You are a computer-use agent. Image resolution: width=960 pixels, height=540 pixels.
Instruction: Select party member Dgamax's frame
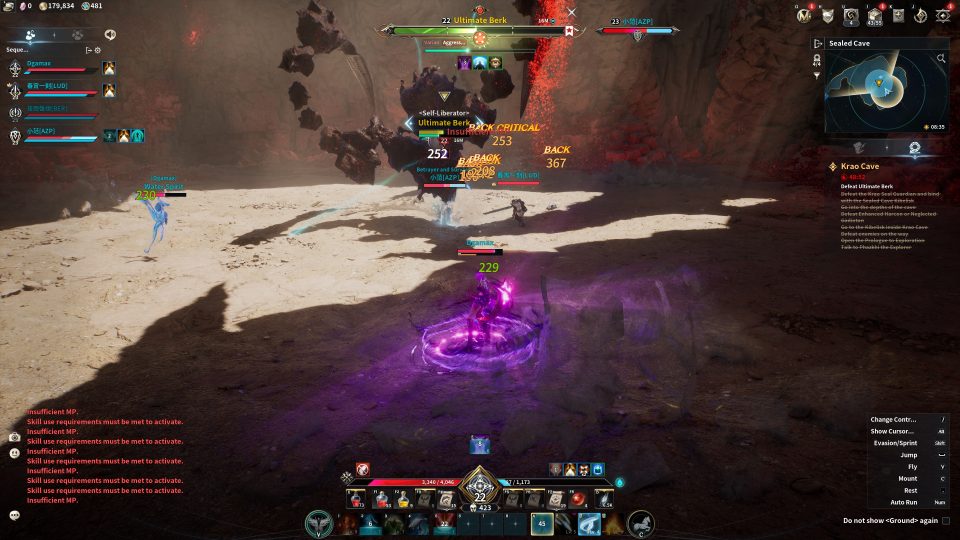[x=55, y=66]
